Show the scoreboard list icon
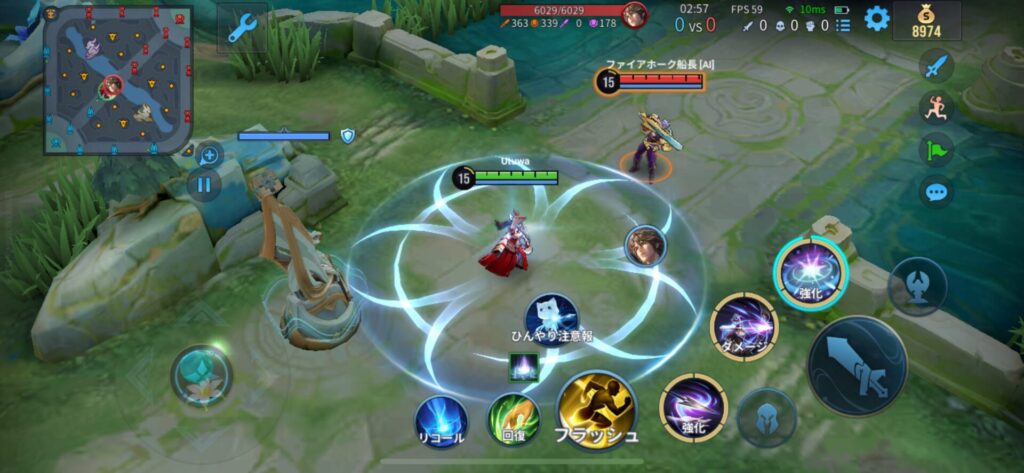 [x=843, y=25]
